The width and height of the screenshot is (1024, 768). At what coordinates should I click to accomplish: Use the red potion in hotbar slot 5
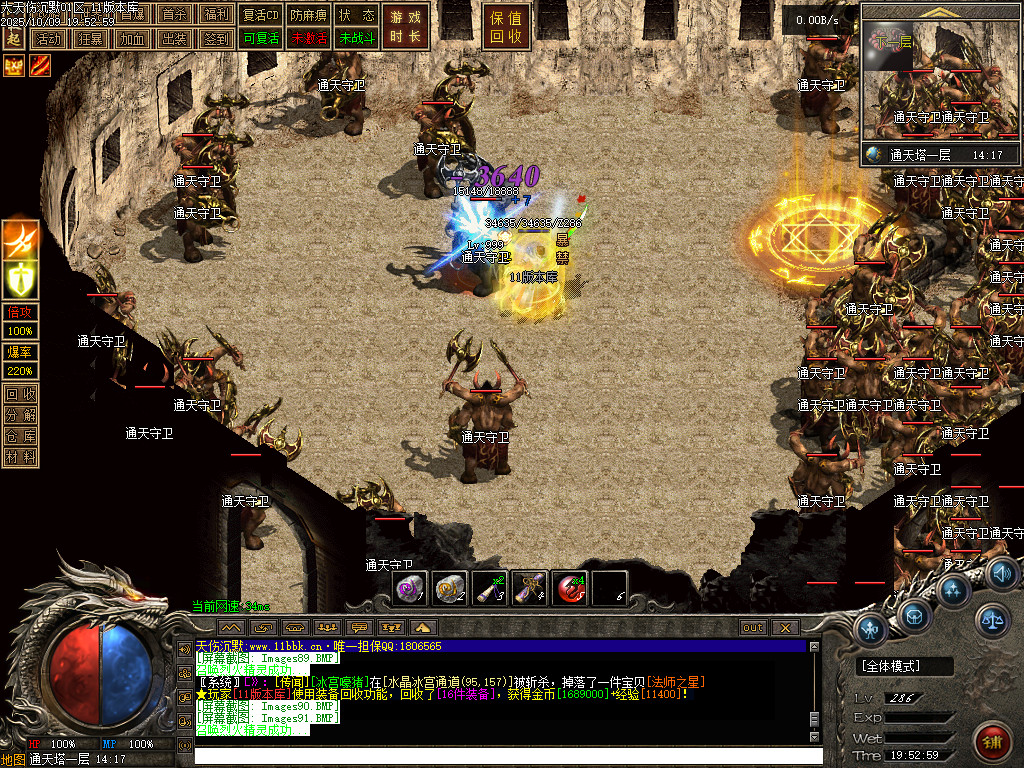coord(570,589)
